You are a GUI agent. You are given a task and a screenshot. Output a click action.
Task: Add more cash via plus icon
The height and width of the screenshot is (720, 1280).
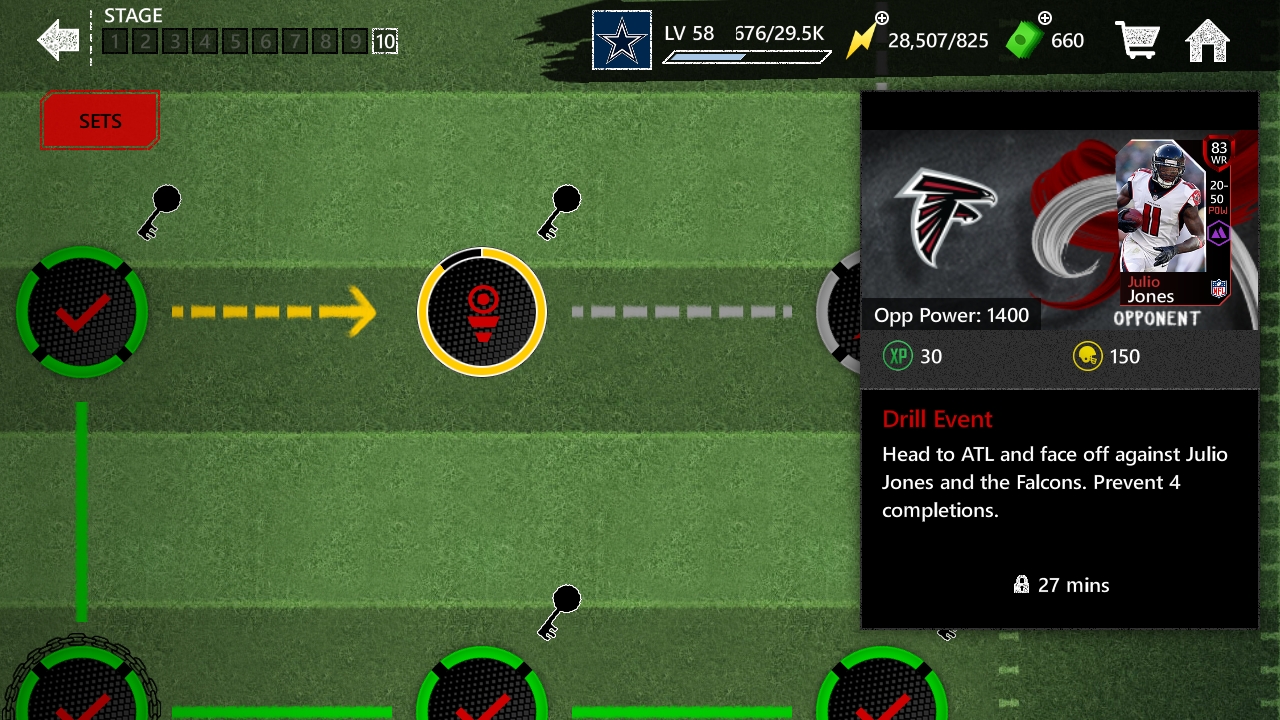[1045, 18]
